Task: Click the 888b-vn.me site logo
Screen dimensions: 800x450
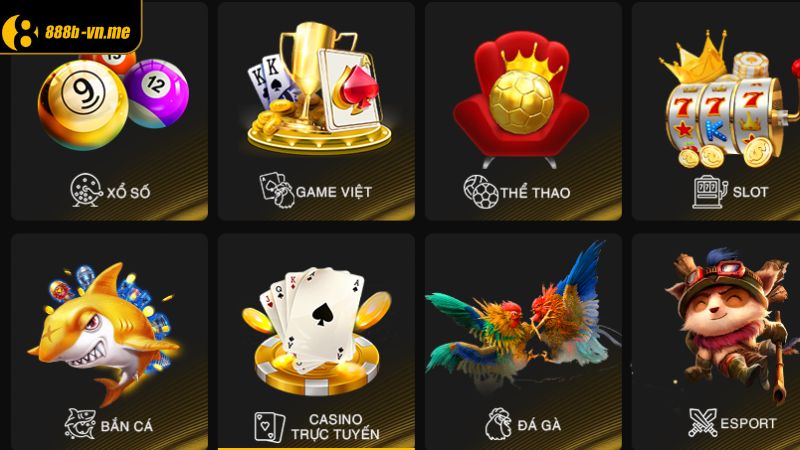Action: tap(68, 26)
